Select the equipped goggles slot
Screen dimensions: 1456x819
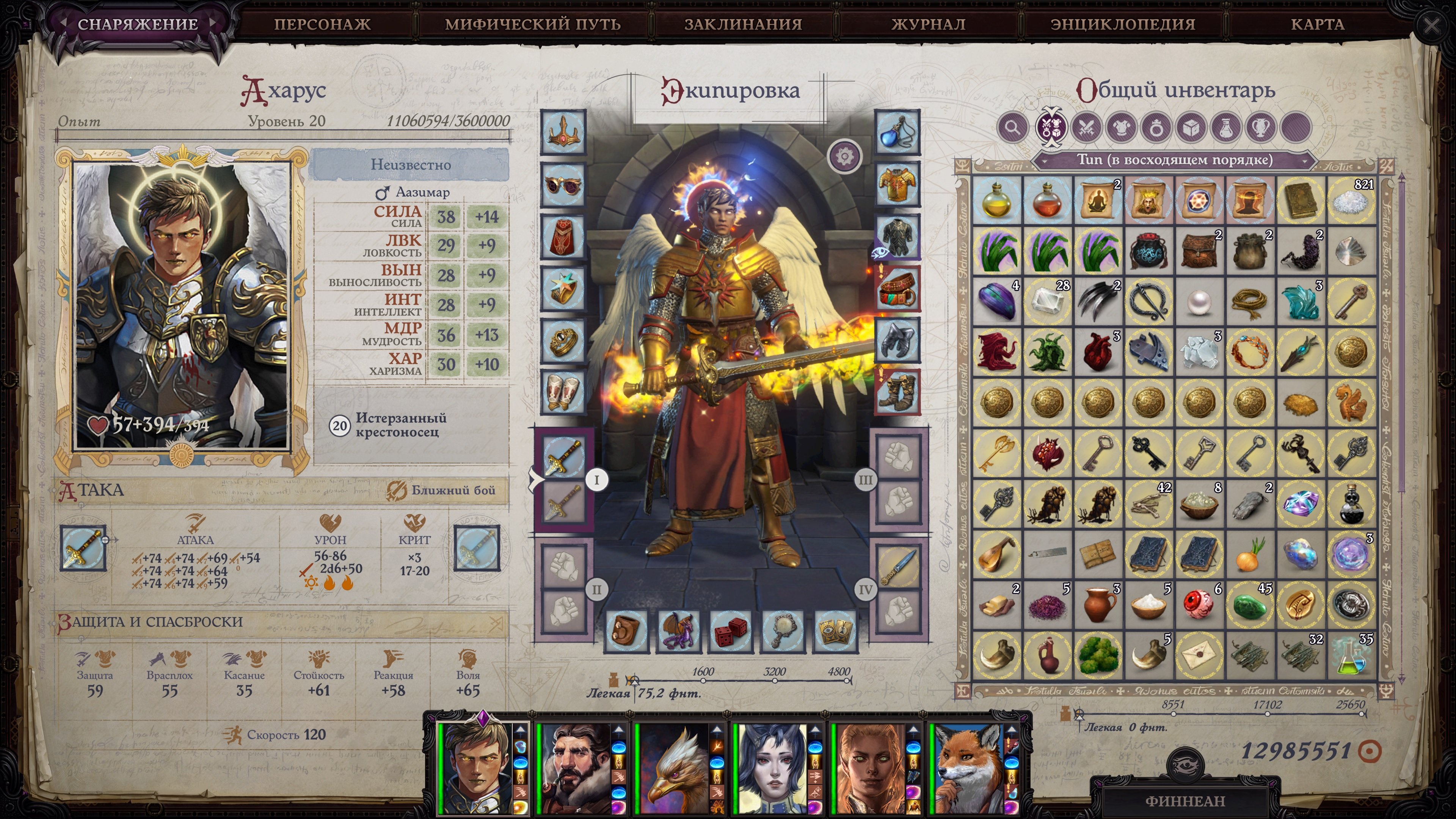(563, 184)
